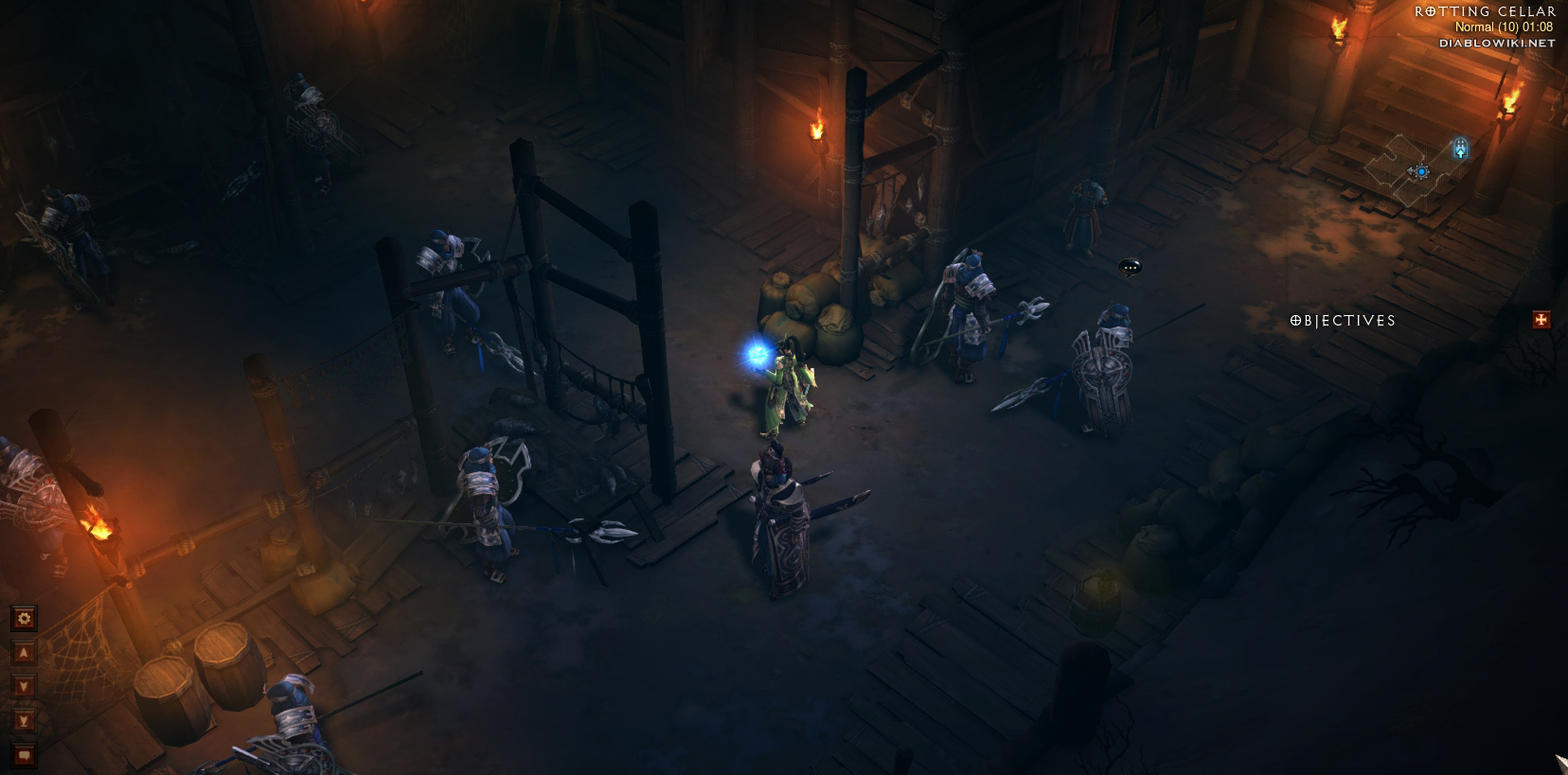This screenshot has width=1568, height=775.
Task: Click the down arrow with bar button
Action: coord(24,721)
